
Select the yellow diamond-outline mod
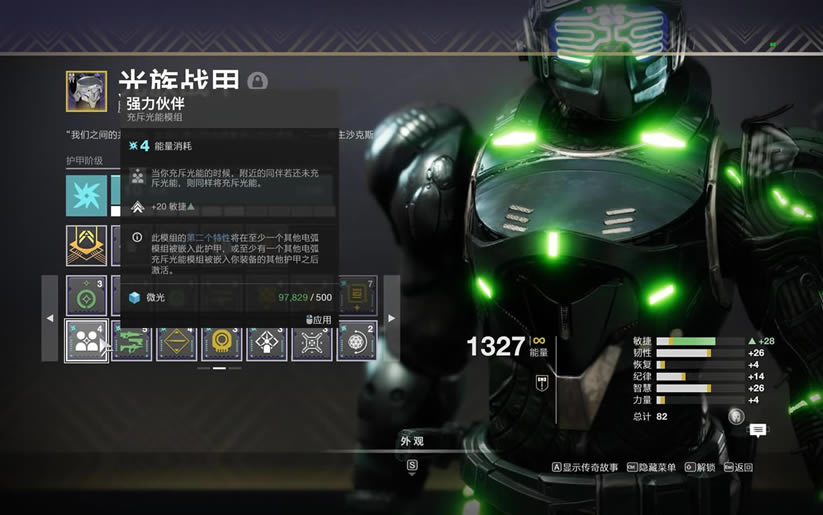click(x=176, y=341)
